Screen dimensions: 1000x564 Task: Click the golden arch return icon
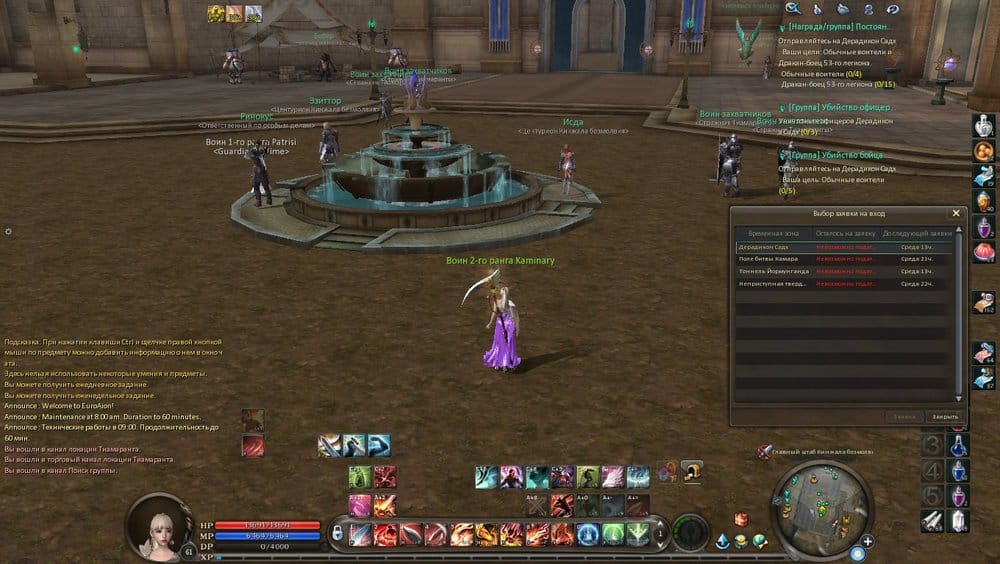(691, 469)
